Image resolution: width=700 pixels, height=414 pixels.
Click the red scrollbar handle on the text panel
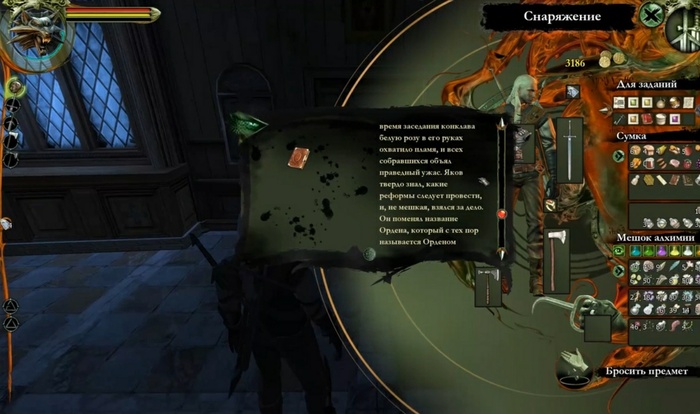pyautogui.click(x=502, y=213)
